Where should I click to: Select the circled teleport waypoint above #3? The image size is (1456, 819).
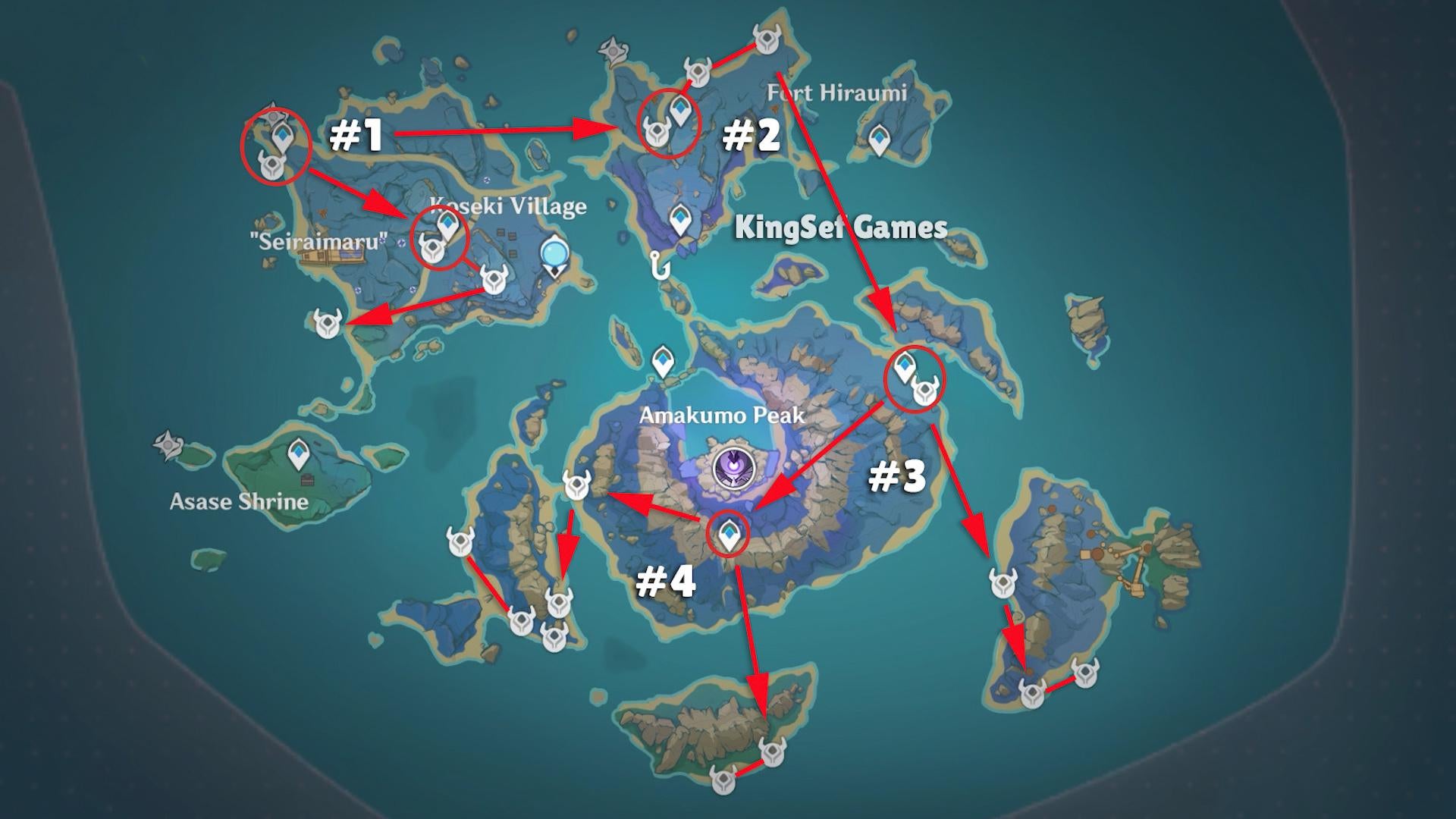[904, 369]
